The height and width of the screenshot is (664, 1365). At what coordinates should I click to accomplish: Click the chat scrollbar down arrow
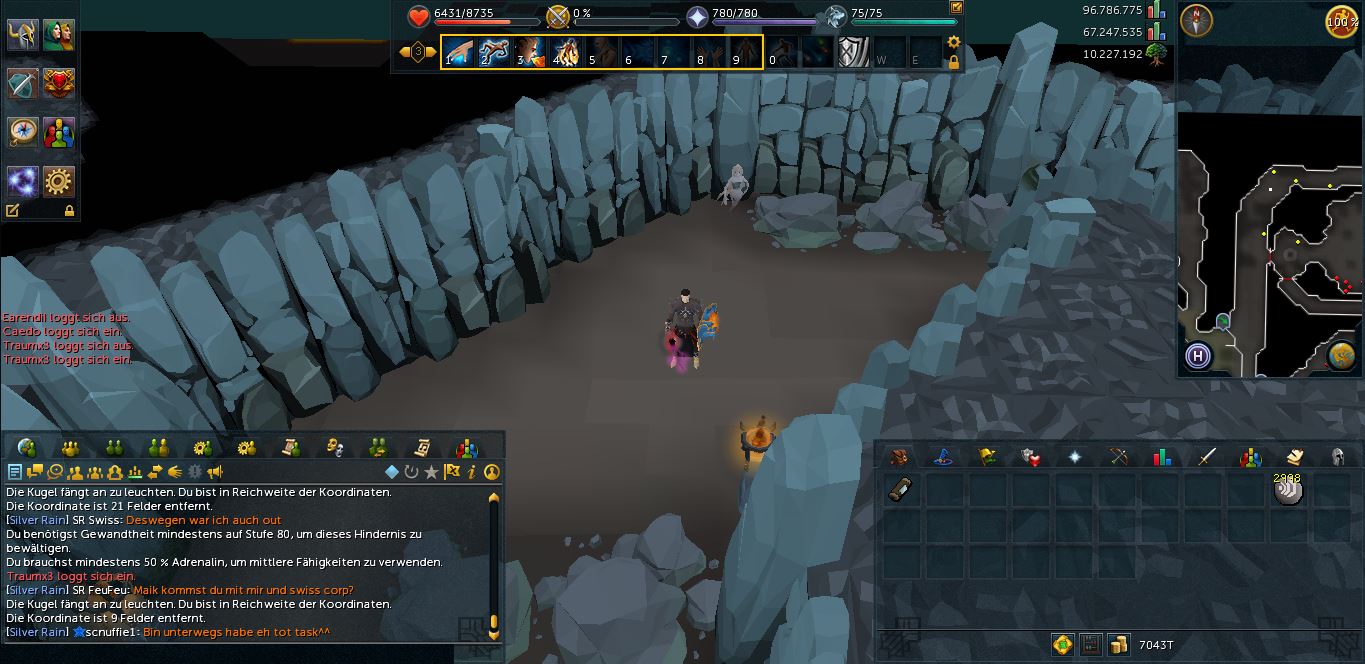493,633
